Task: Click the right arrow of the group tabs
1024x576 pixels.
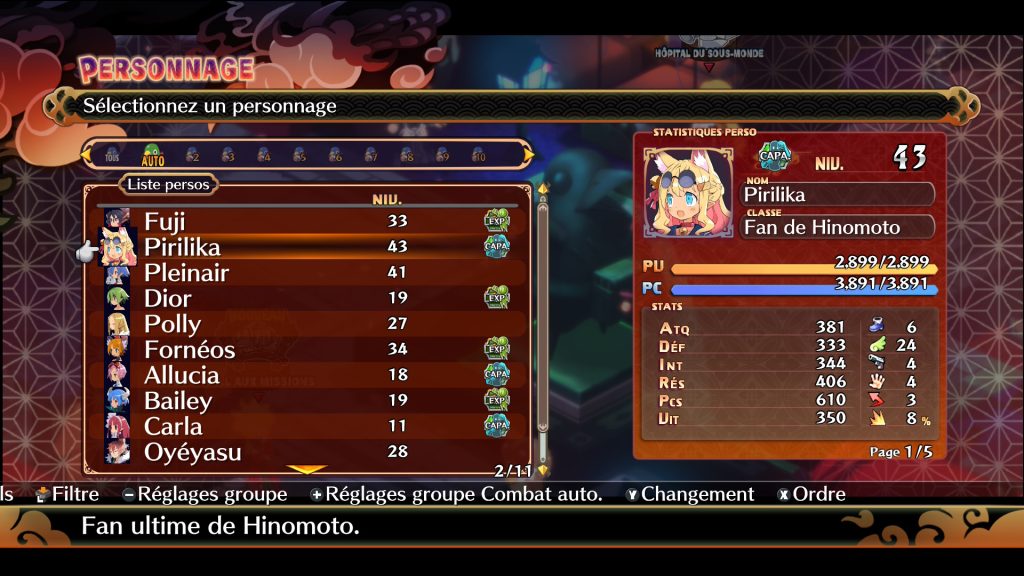Action: coord(528,155)
